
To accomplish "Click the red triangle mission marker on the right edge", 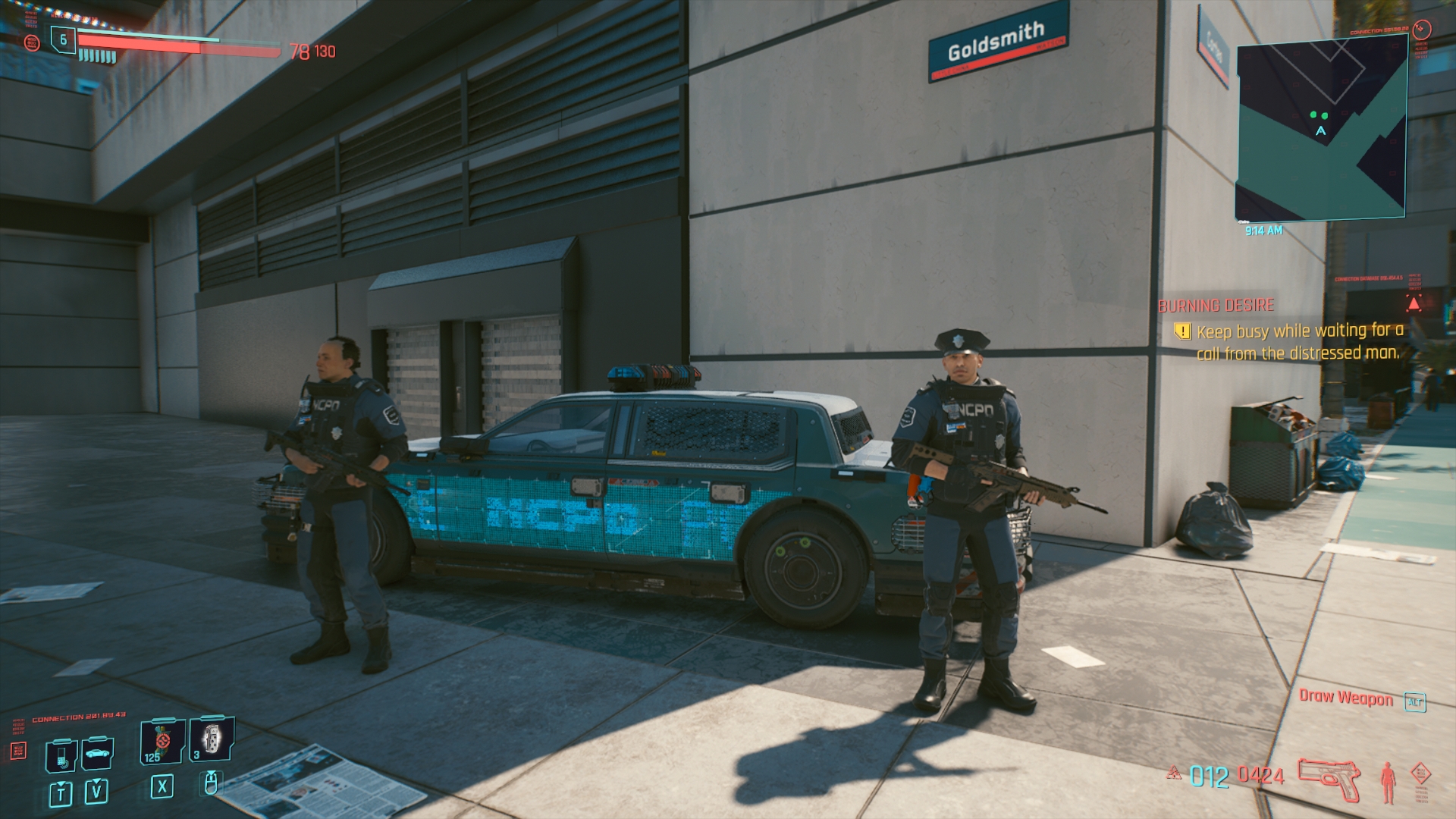I will click(x=1412, y=303).
